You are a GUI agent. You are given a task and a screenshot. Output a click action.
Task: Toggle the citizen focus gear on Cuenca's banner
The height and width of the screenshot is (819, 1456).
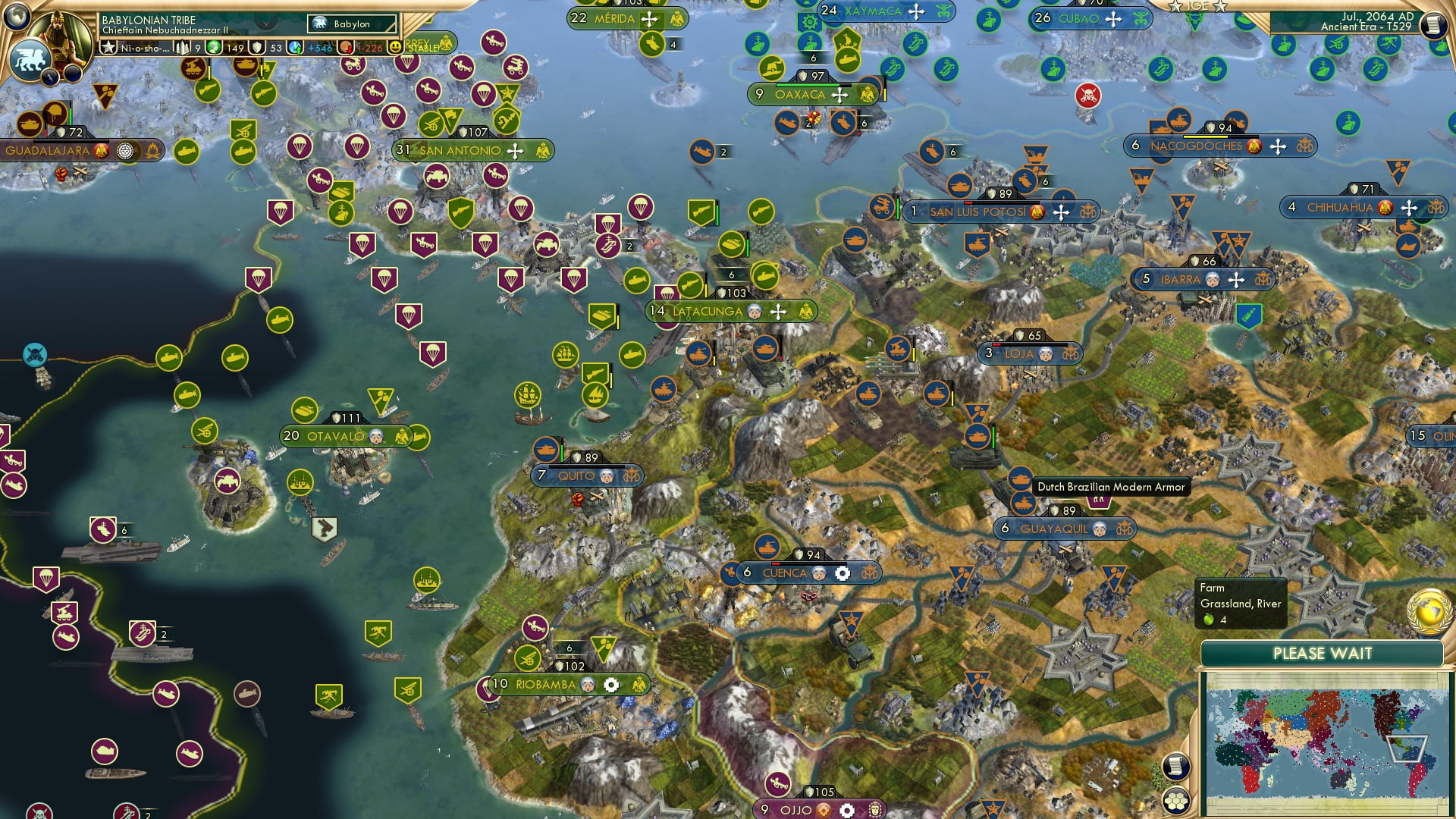(843, 573)
